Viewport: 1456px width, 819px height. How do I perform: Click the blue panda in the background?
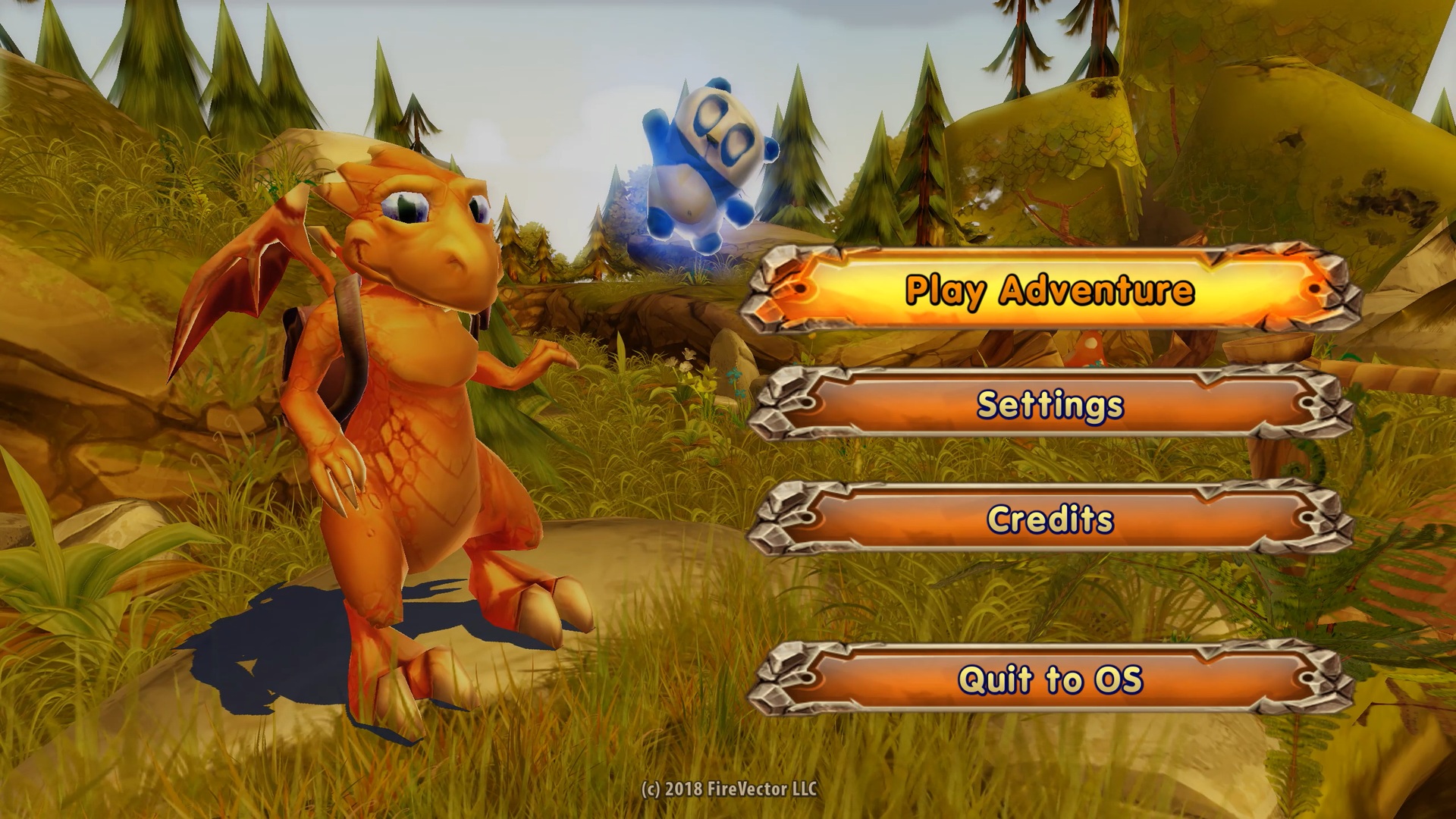pos(705,159)
